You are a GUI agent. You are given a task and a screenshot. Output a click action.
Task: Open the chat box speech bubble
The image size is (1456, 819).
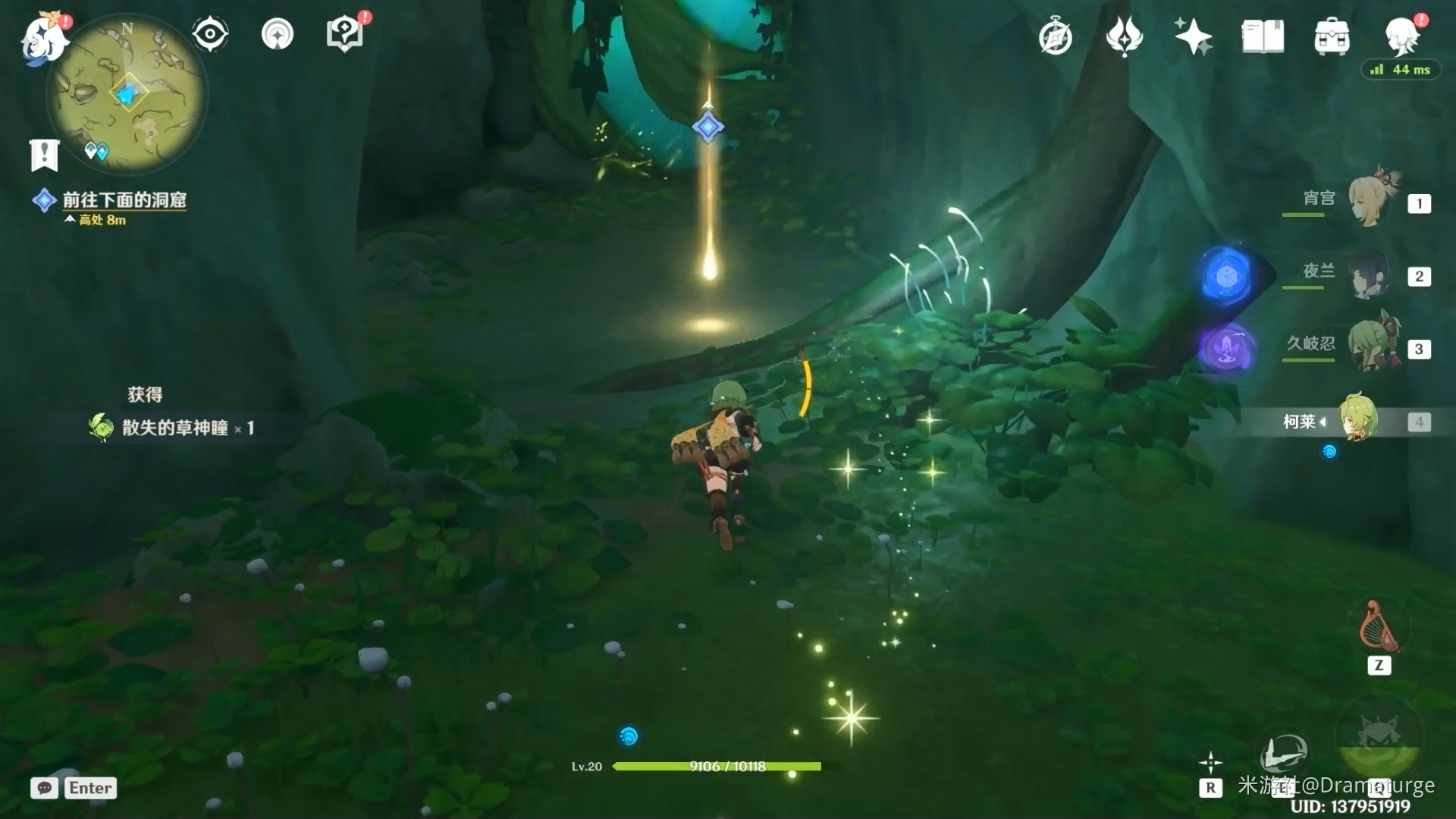point(44,788)
